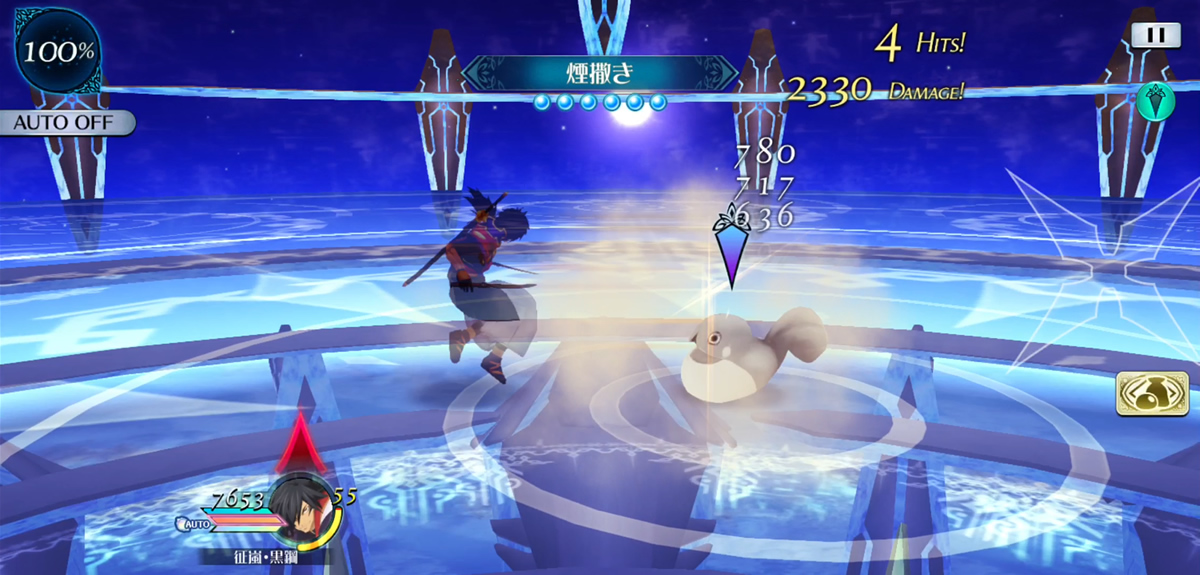Select the green crystal icon below pause
The height and width of the screenshot is (575, 1200).
pos(1155,100)
